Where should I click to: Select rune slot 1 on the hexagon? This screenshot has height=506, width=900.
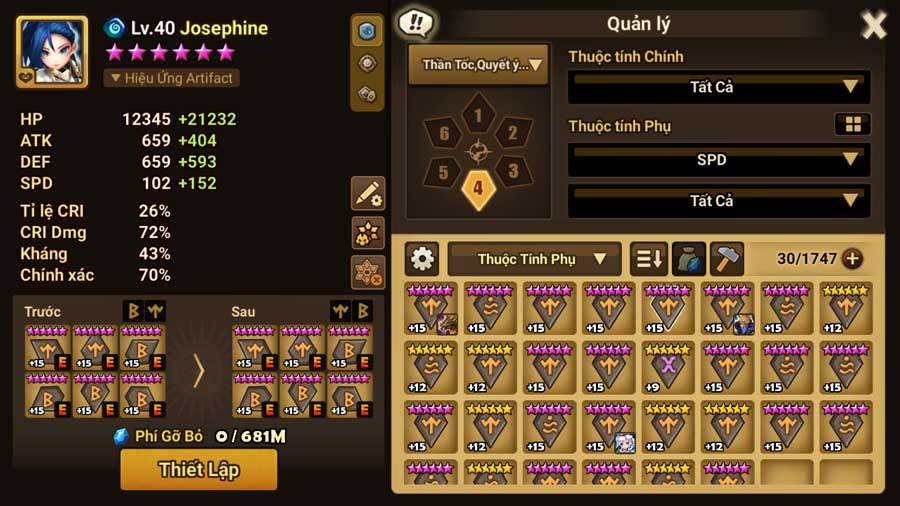(478, 117)
